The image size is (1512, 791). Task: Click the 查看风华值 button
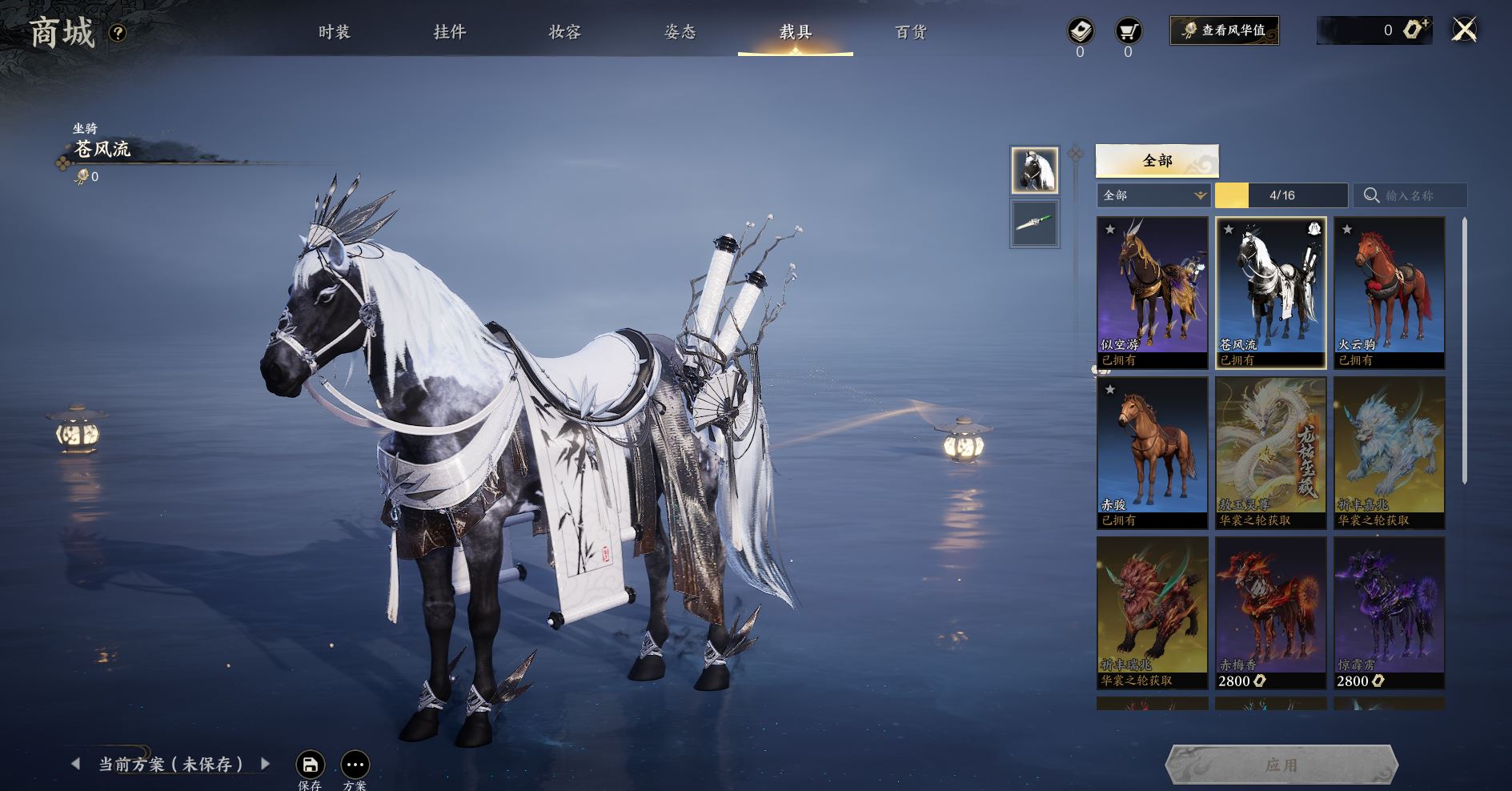1224,30
